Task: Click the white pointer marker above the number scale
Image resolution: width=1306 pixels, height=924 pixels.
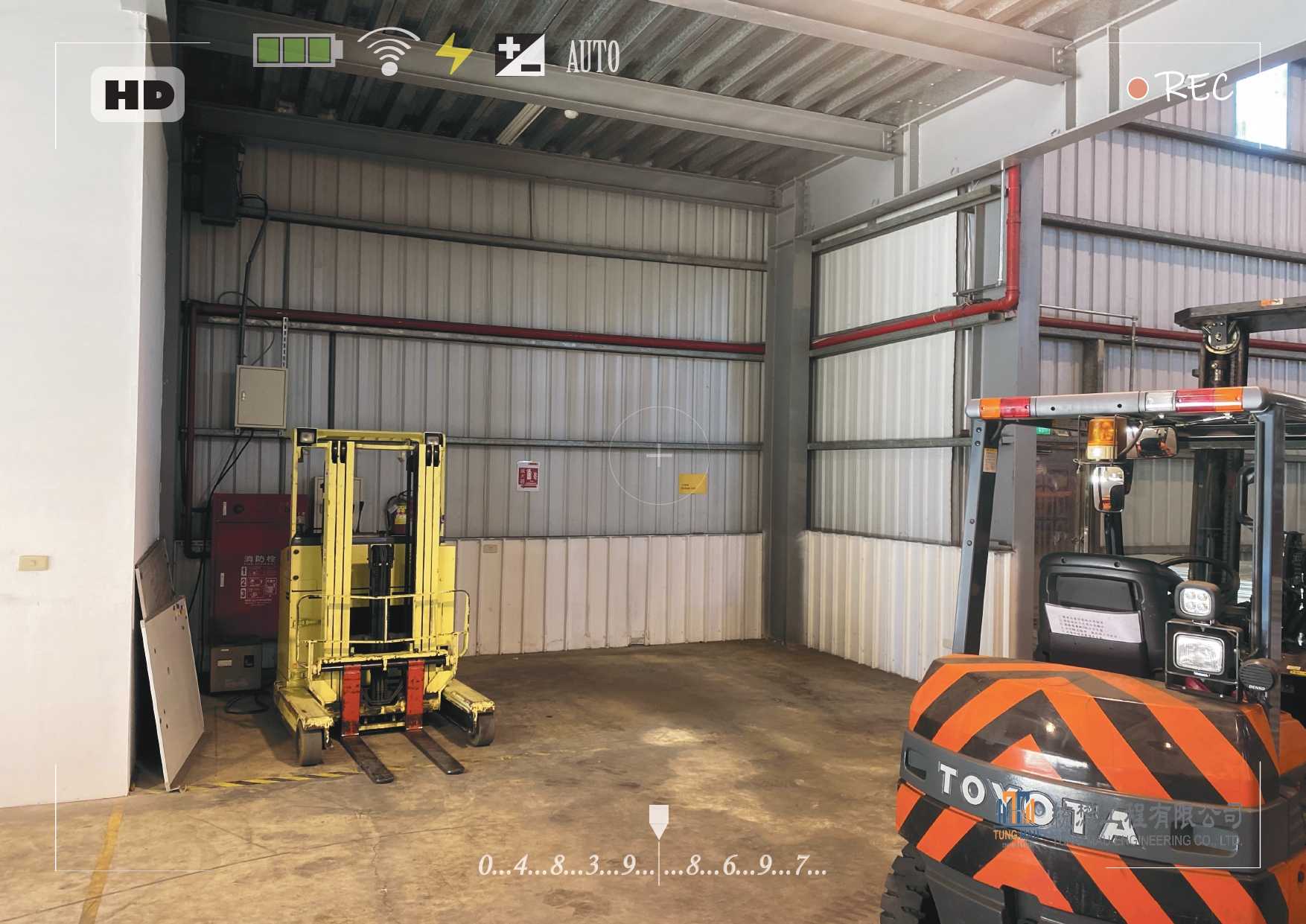Action: pyautogui.click(x=658, y=821)
